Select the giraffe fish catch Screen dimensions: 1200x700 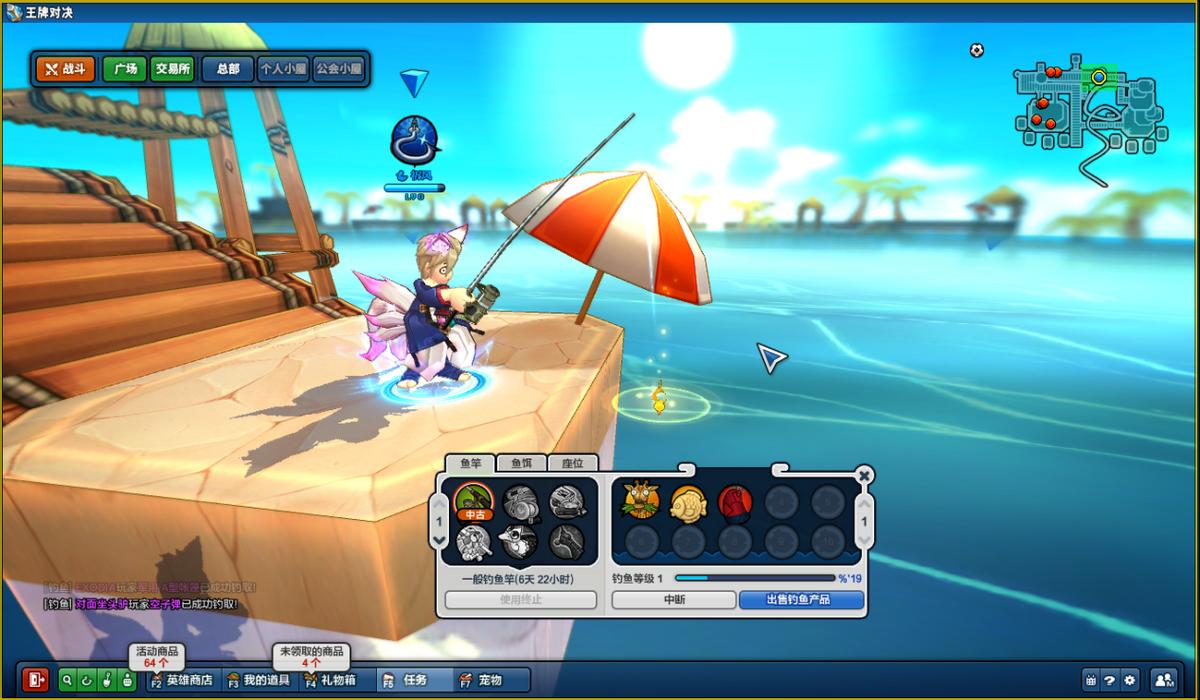click(641, 501)
